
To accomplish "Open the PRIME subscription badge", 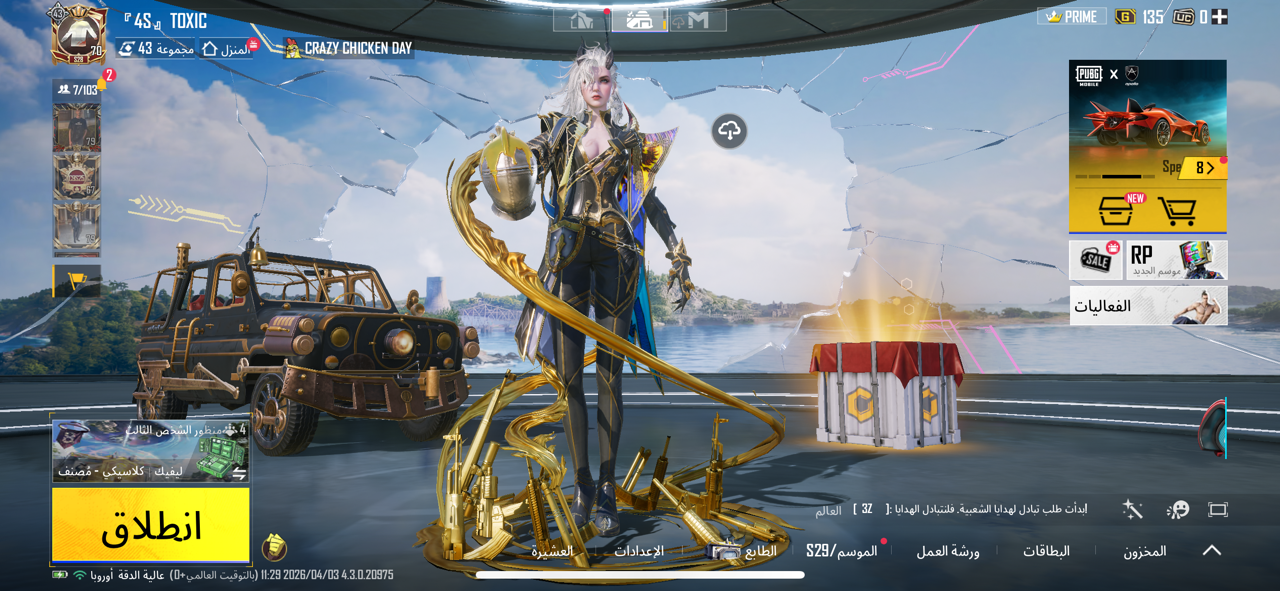I will (x=1072, y=17).
